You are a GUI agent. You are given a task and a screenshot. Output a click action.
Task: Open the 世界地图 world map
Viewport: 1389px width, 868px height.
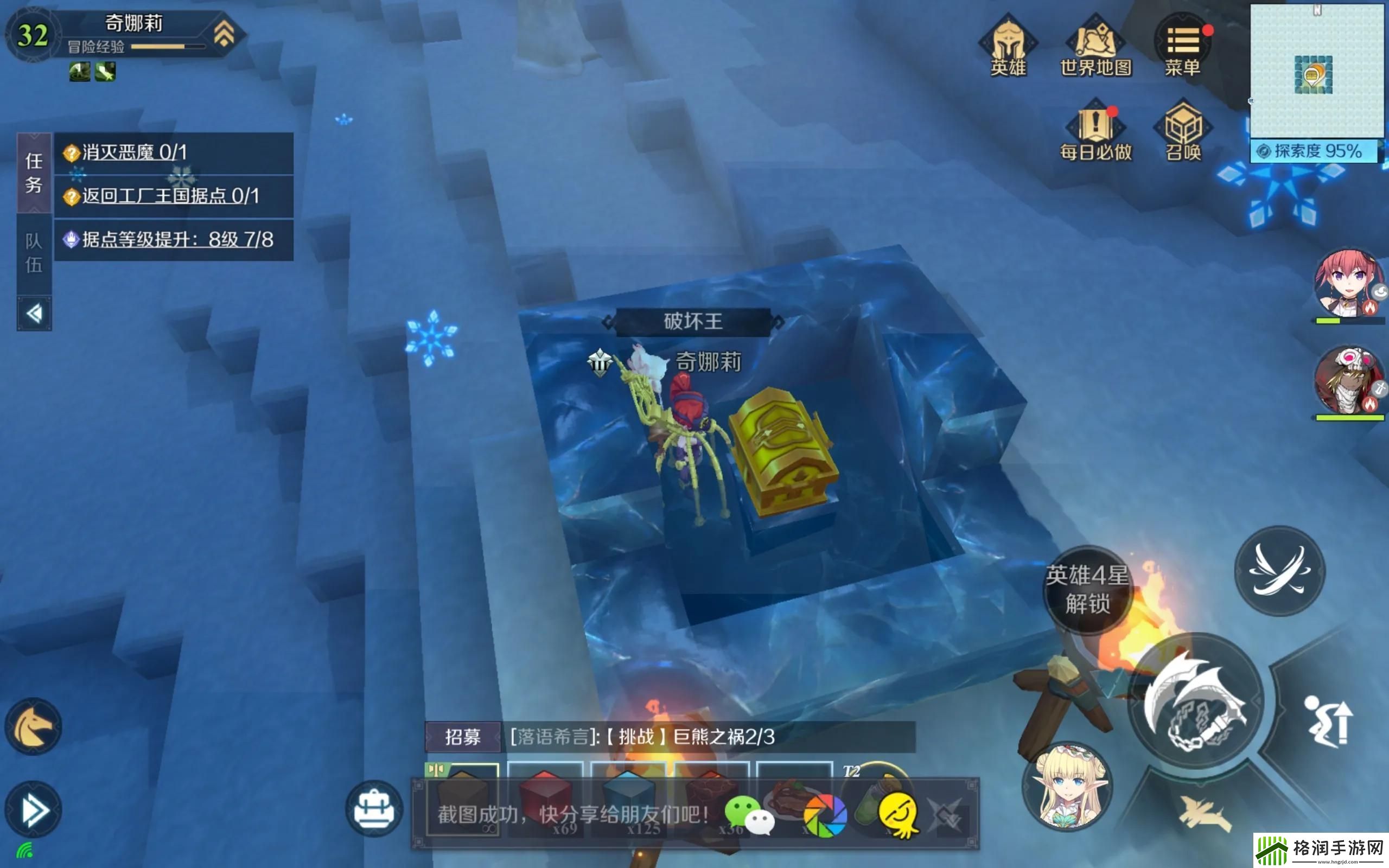1095,46
